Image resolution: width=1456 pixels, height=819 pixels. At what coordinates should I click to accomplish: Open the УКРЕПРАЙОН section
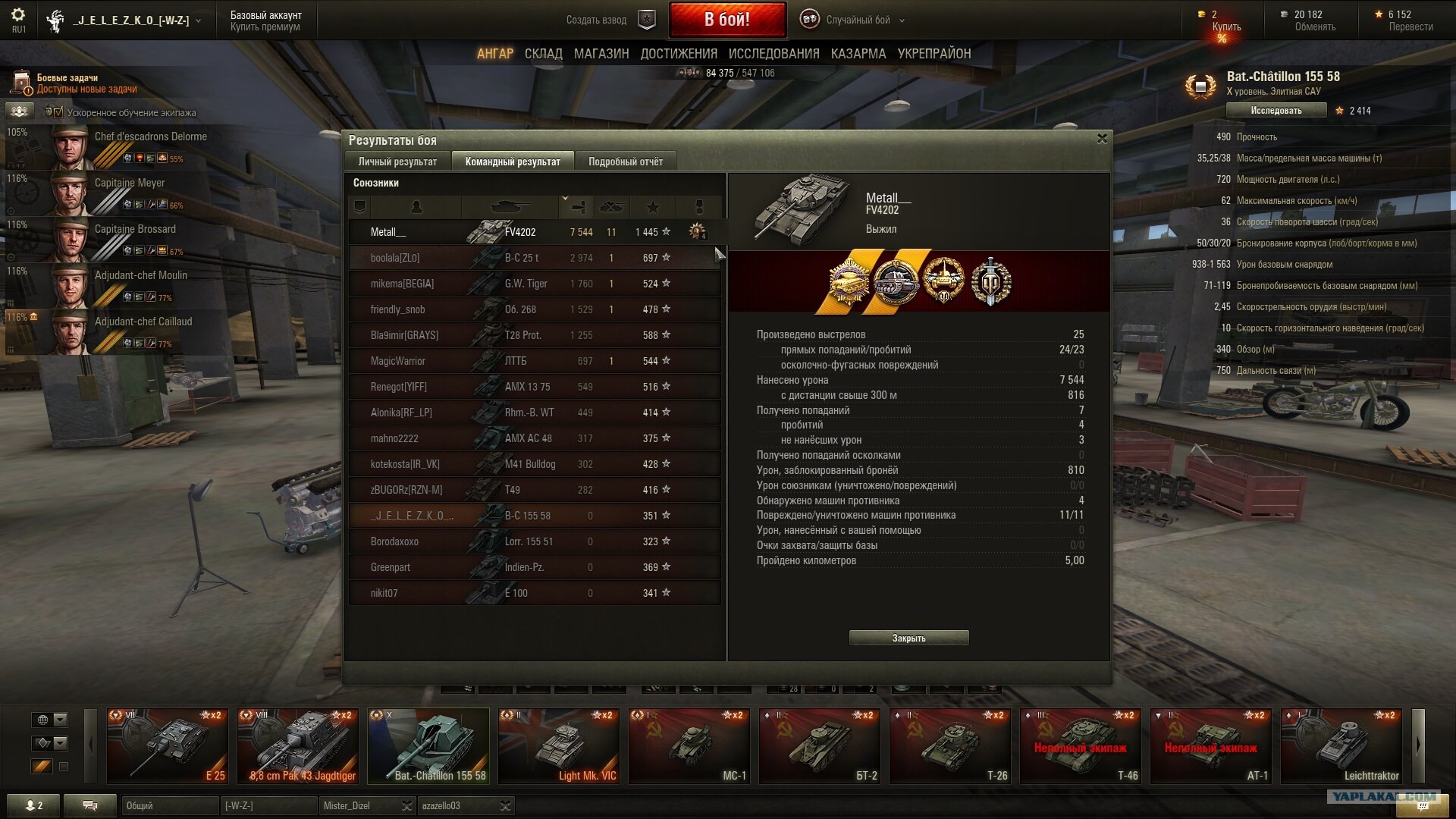point(934,54)
